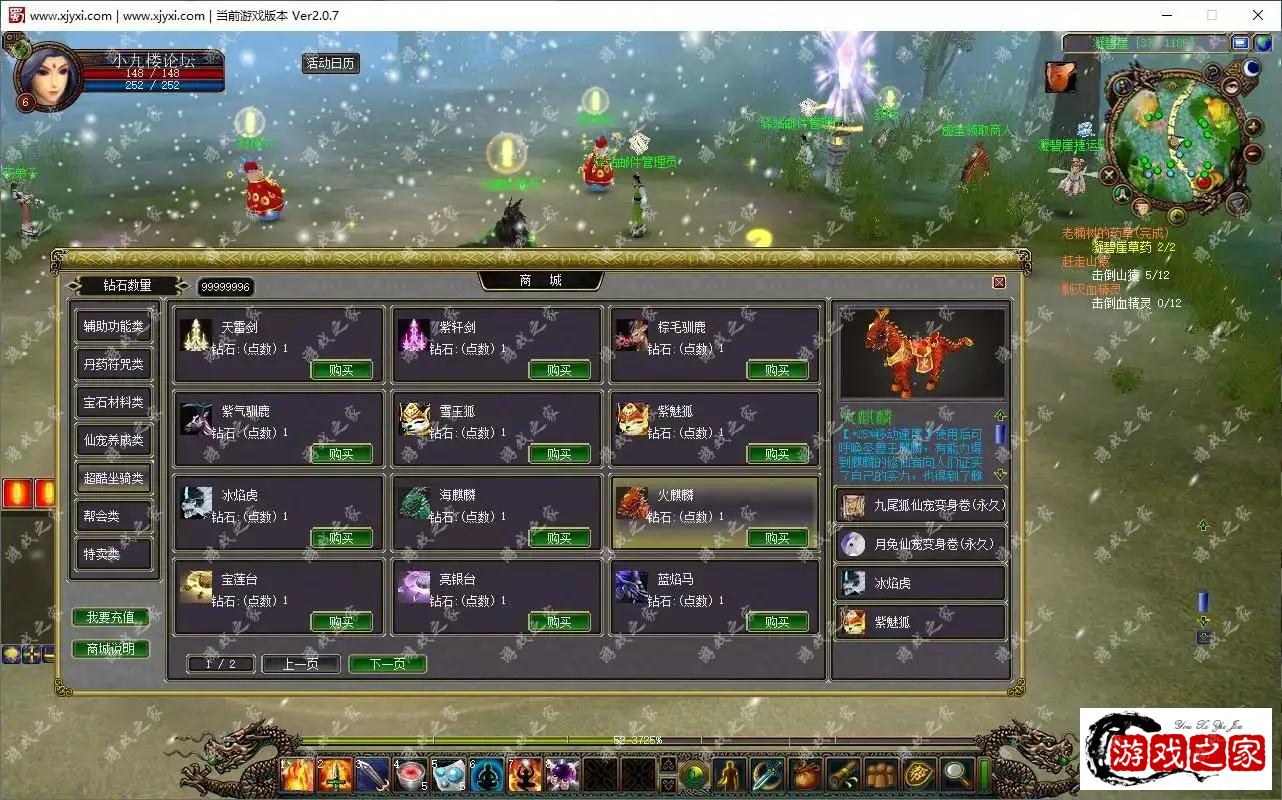This screenshot has height=800, width=1282.
Task: Switch to the 辅助功能类 category
Action: (113, 326)
